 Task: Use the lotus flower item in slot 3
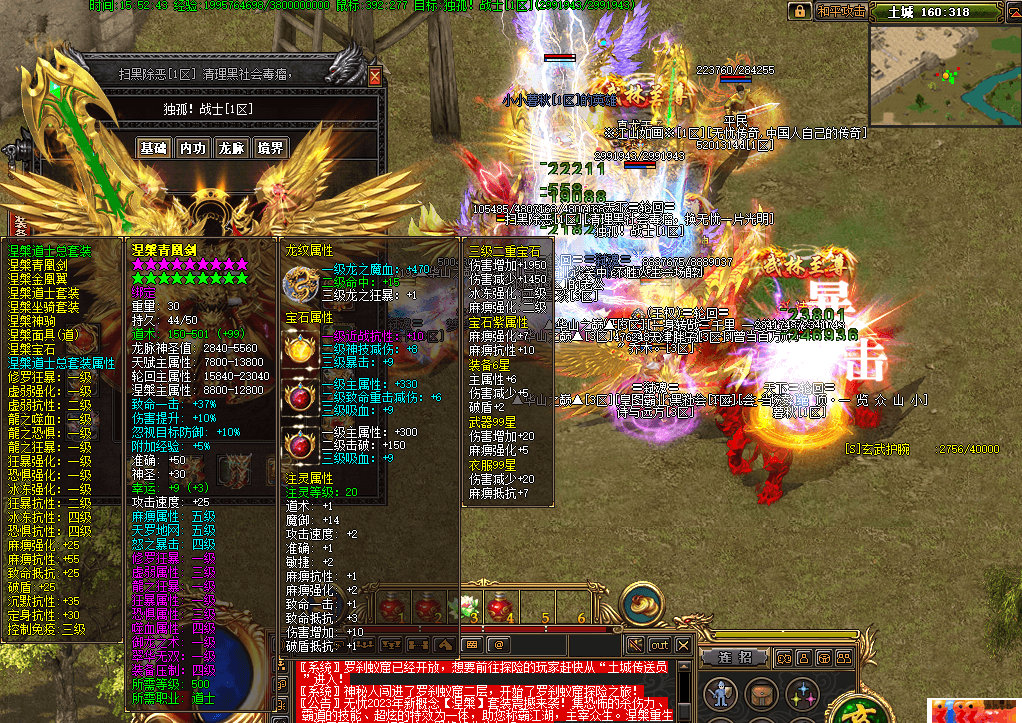468,605
